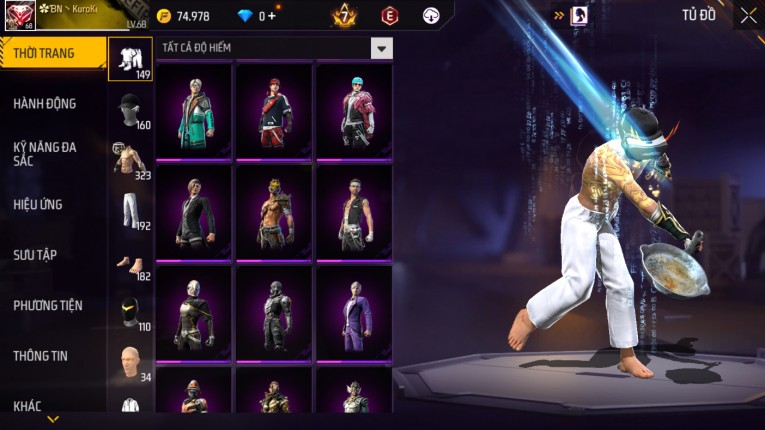
Task: Choose the bald head face subcategory
Action: [x=130, y=362]
